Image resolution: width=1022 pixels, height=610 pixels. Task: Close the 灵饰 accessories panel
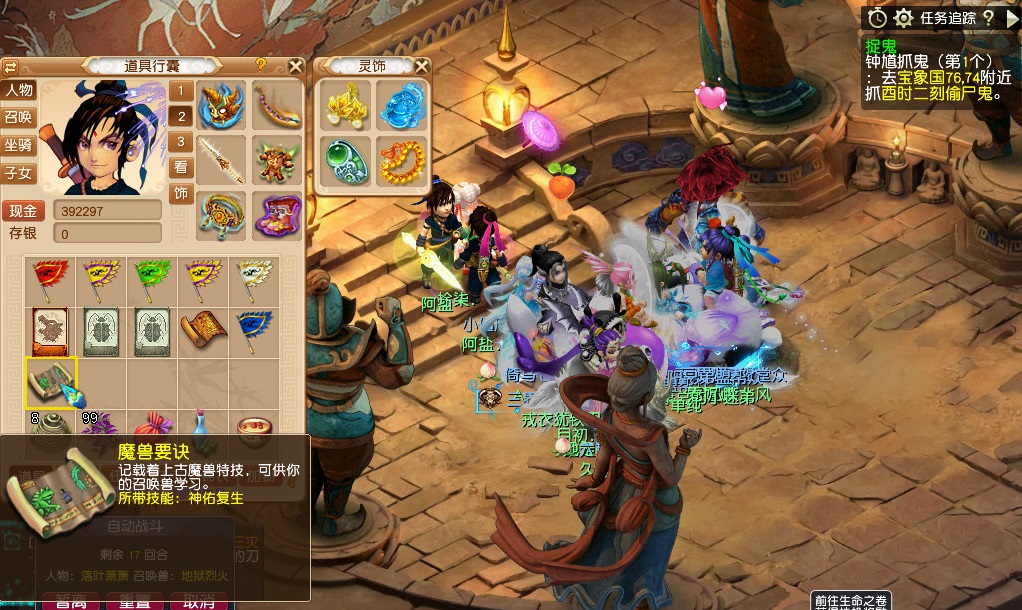coord(422,66)
